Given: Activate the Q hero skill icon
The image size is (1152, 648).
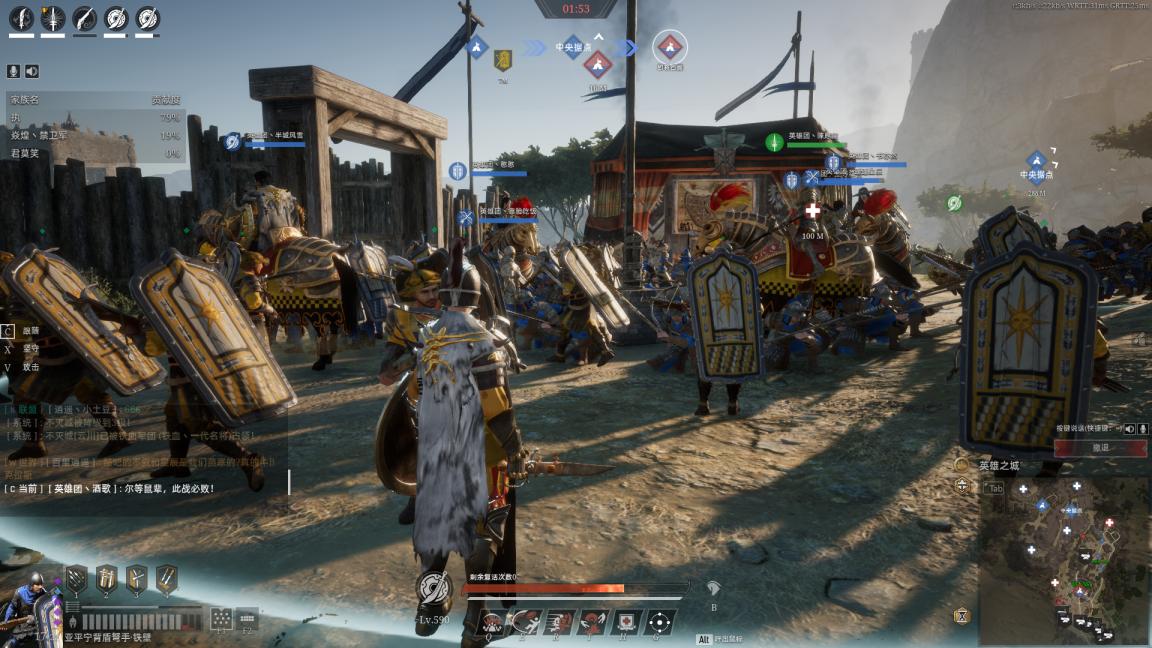Looking at the screenshot, I should click(x=491, y=622).
